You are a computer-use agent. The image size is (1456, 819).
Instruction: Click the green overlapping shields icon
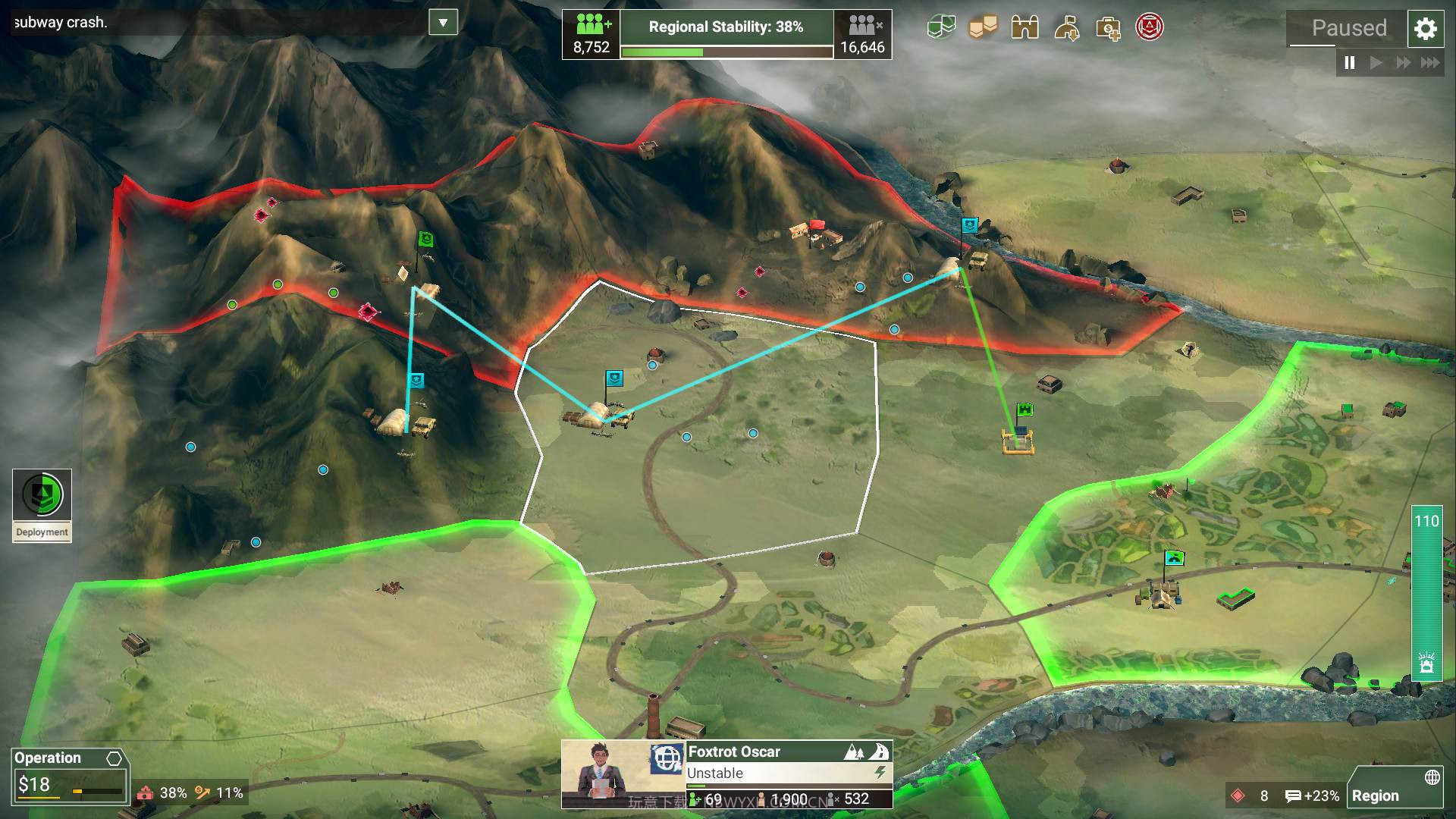click(941, 28)
